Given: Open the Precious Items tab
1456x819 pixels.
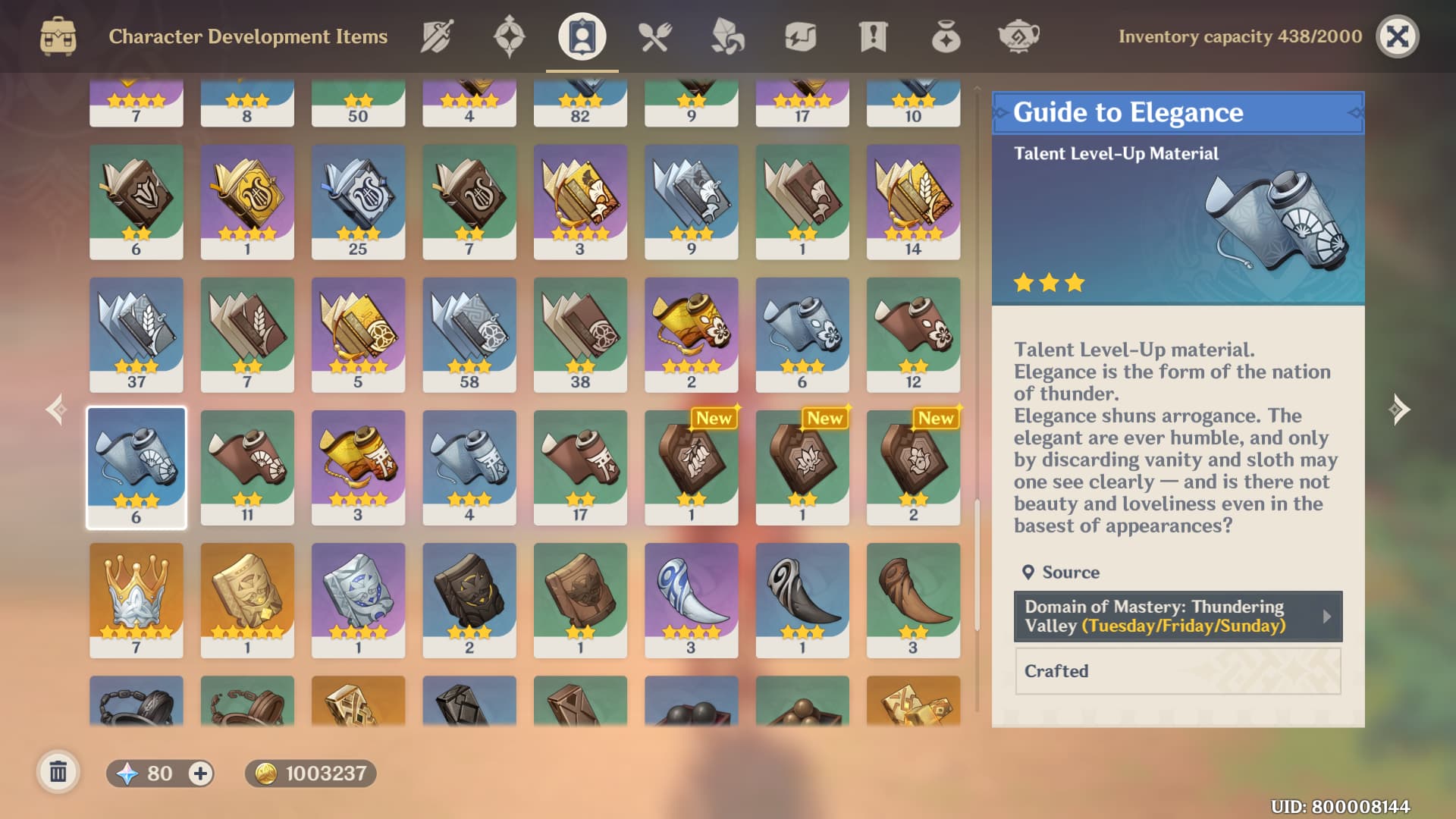Looking at the screenshot, I should [x=946, y=36].
